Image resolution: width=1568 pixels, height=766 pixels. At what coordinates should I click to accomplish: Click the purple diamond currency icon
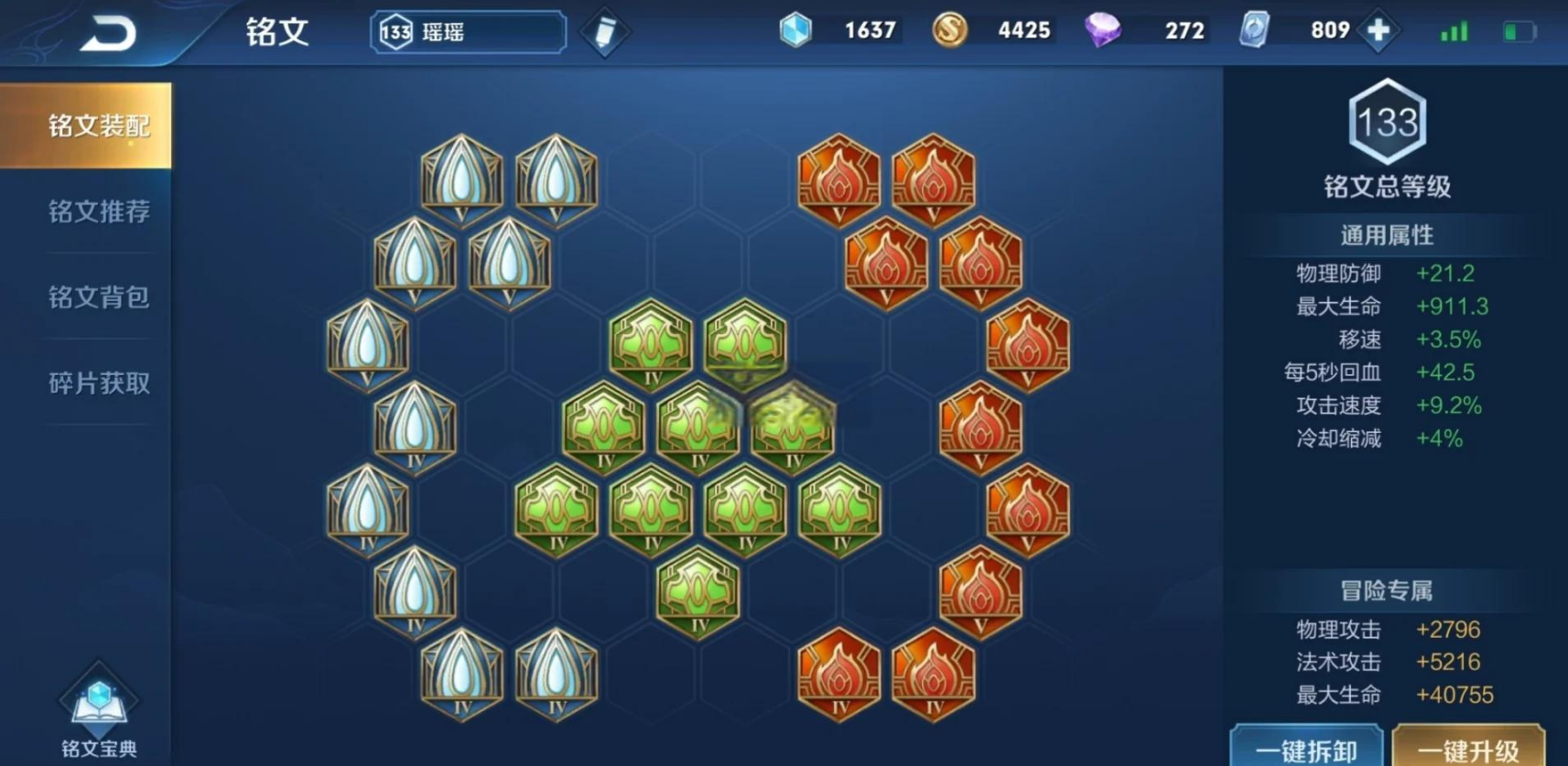pyautogui.click(x=1102, y=31)
